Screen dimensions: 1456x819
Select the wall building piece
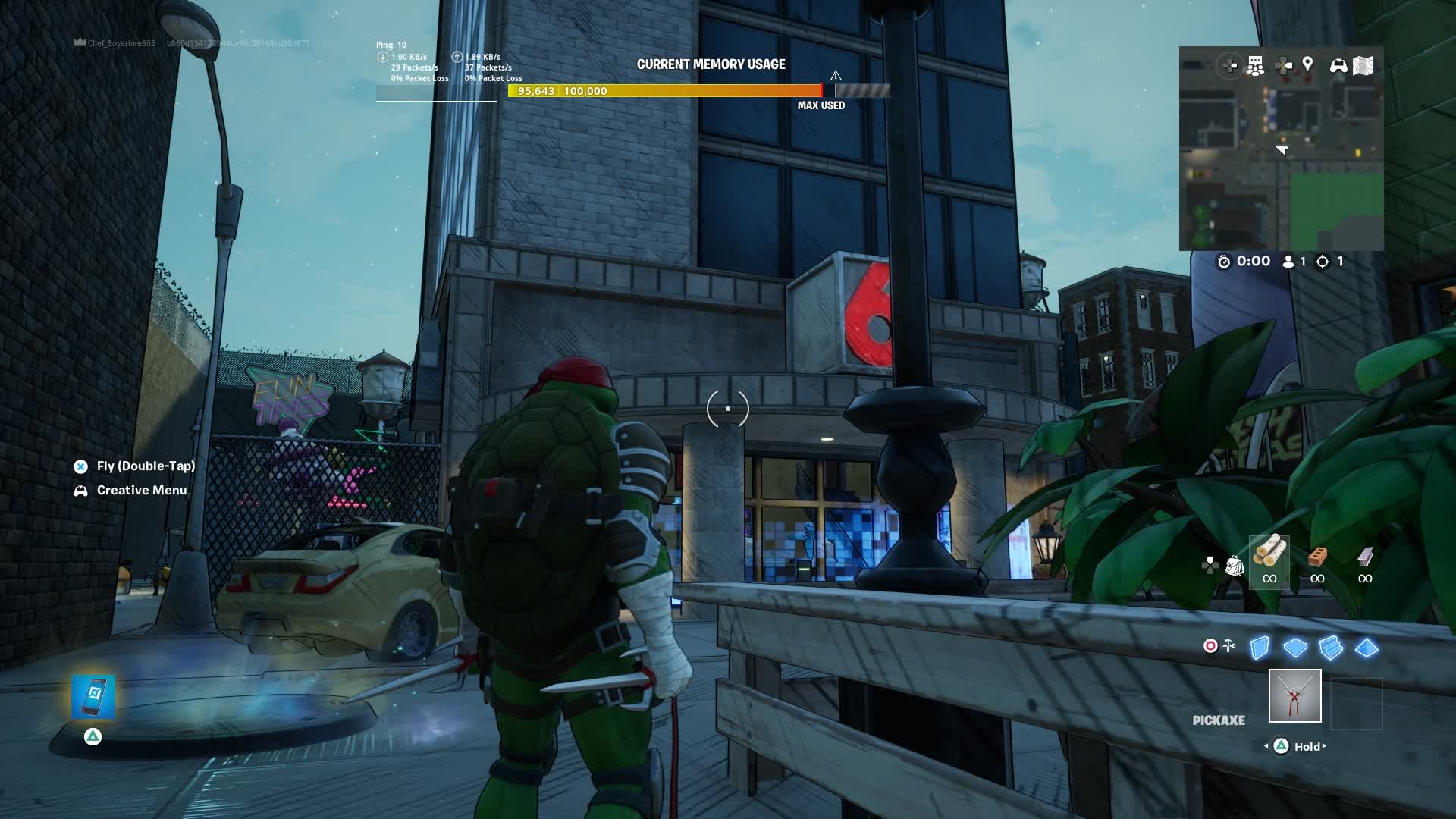1260,648
